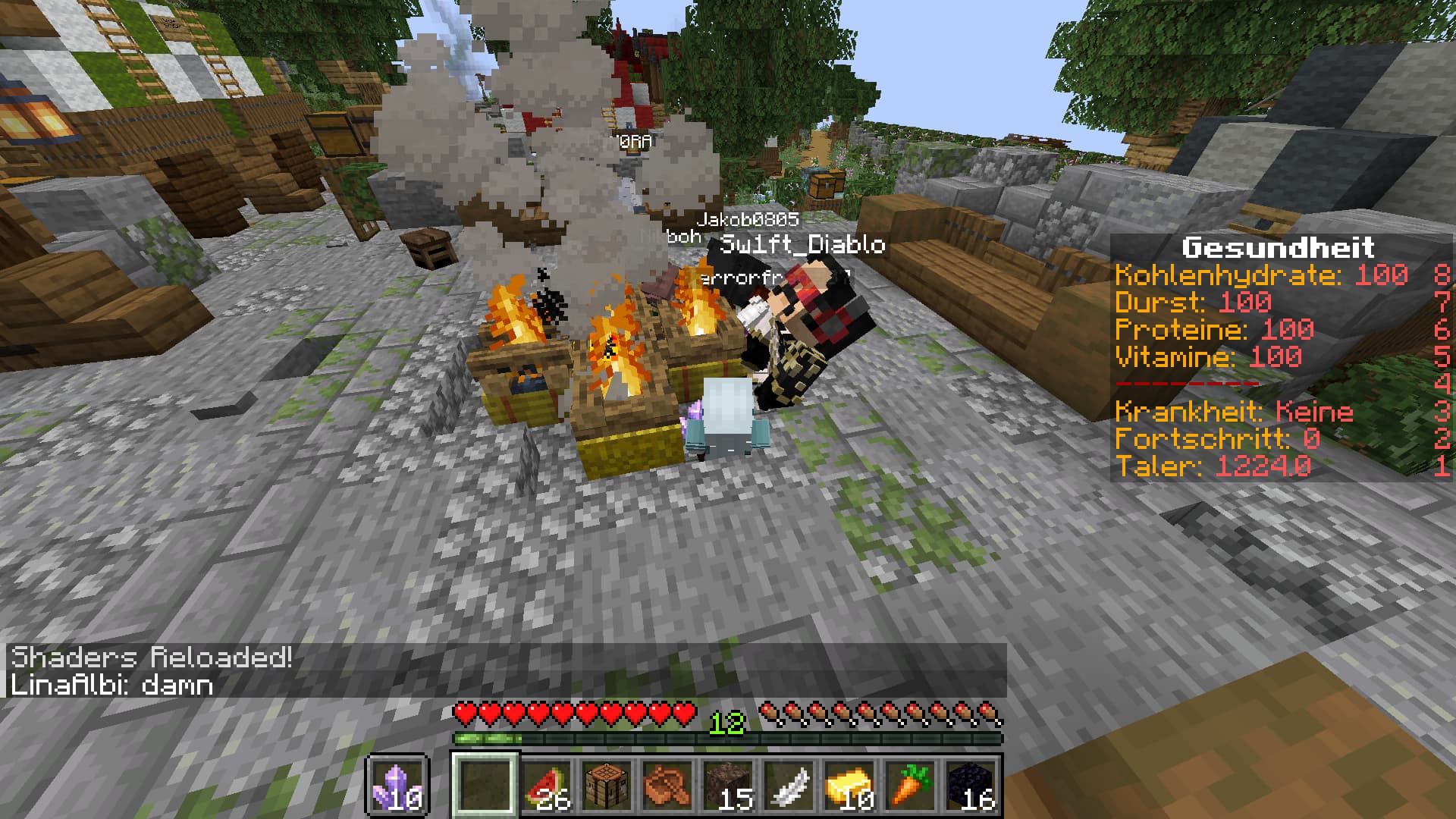Image resolution: width=1456 pixels, height=819 pixels.
Task: Click the Gesundheit scoreboard title
Action: click(1278, 247)
